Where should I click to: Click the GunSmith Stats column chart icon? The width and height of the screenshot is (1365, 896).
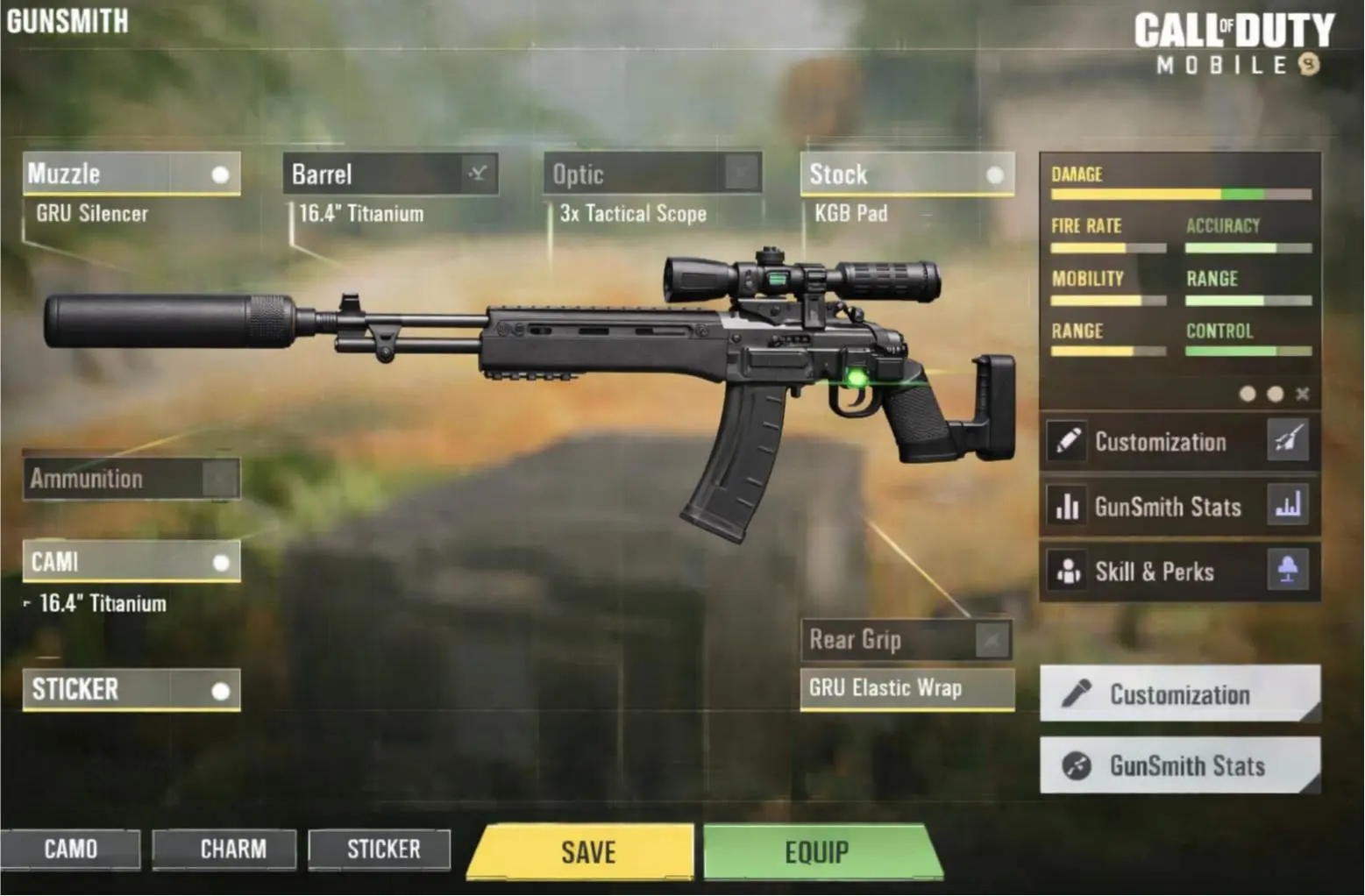click(1288, 507)
